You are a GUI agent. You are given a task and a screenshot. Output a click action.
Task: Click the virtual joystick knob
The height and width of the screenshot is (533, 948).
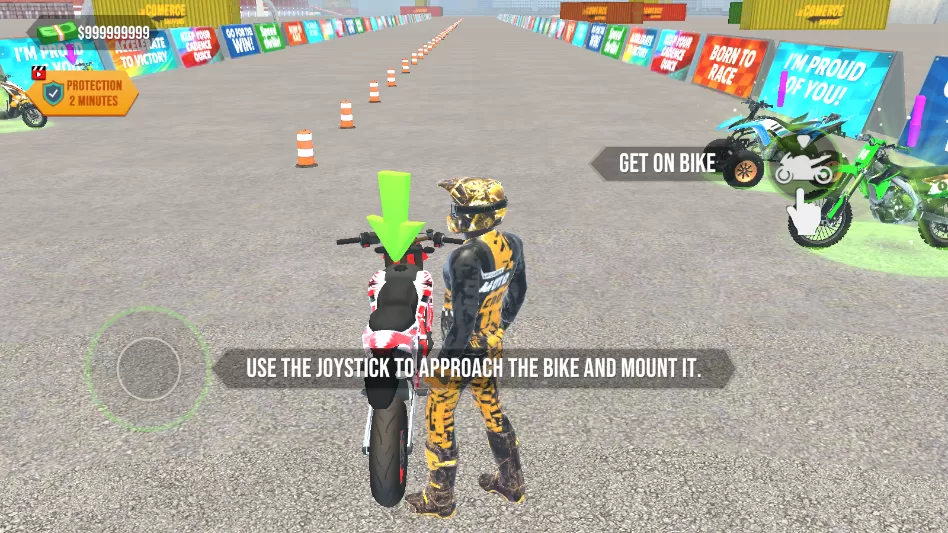tap(148, 368)
